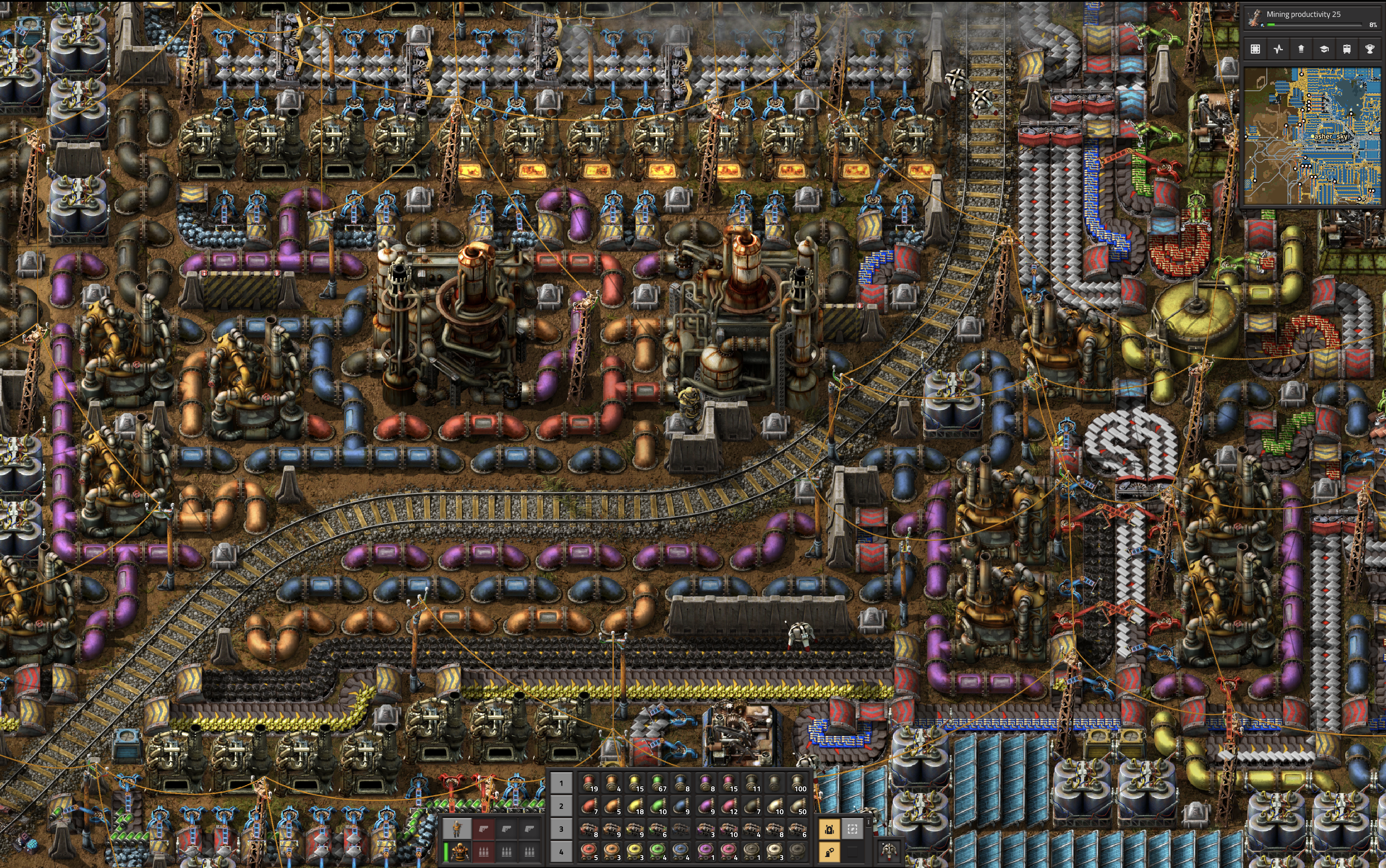
Task: Open the trains overview button
Action: click(1347, 49)
